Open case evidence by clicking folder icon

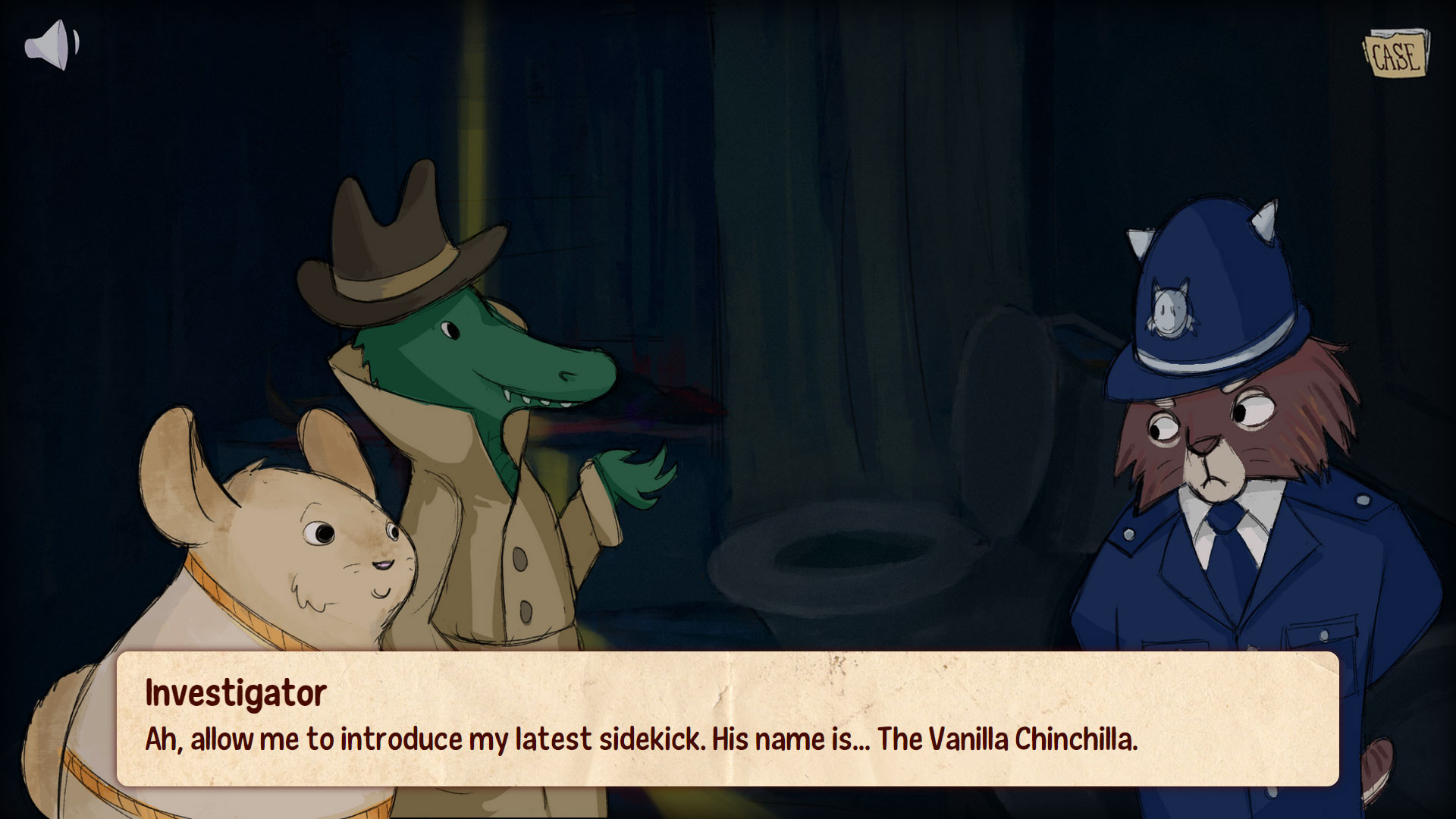coord(1395,53)
